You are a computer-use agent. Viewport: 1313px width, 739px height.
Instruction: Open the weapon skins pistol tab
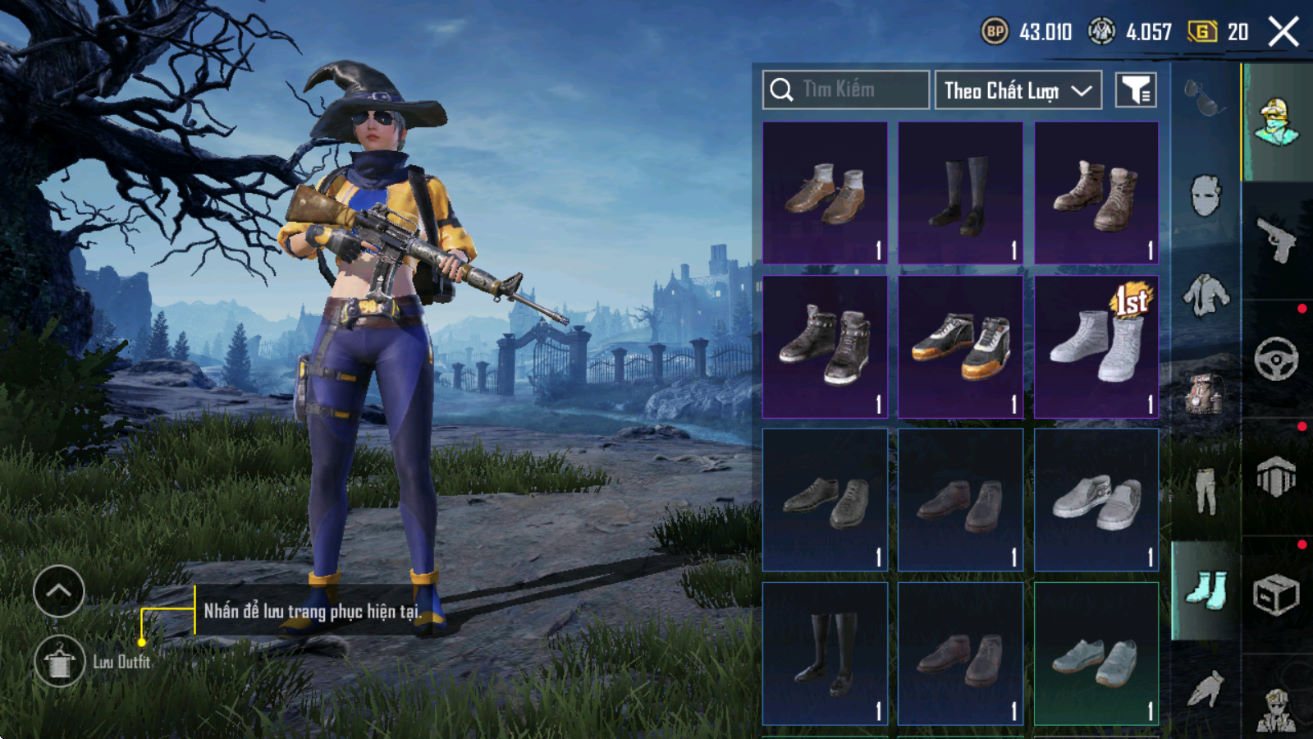coord(1276,240)
